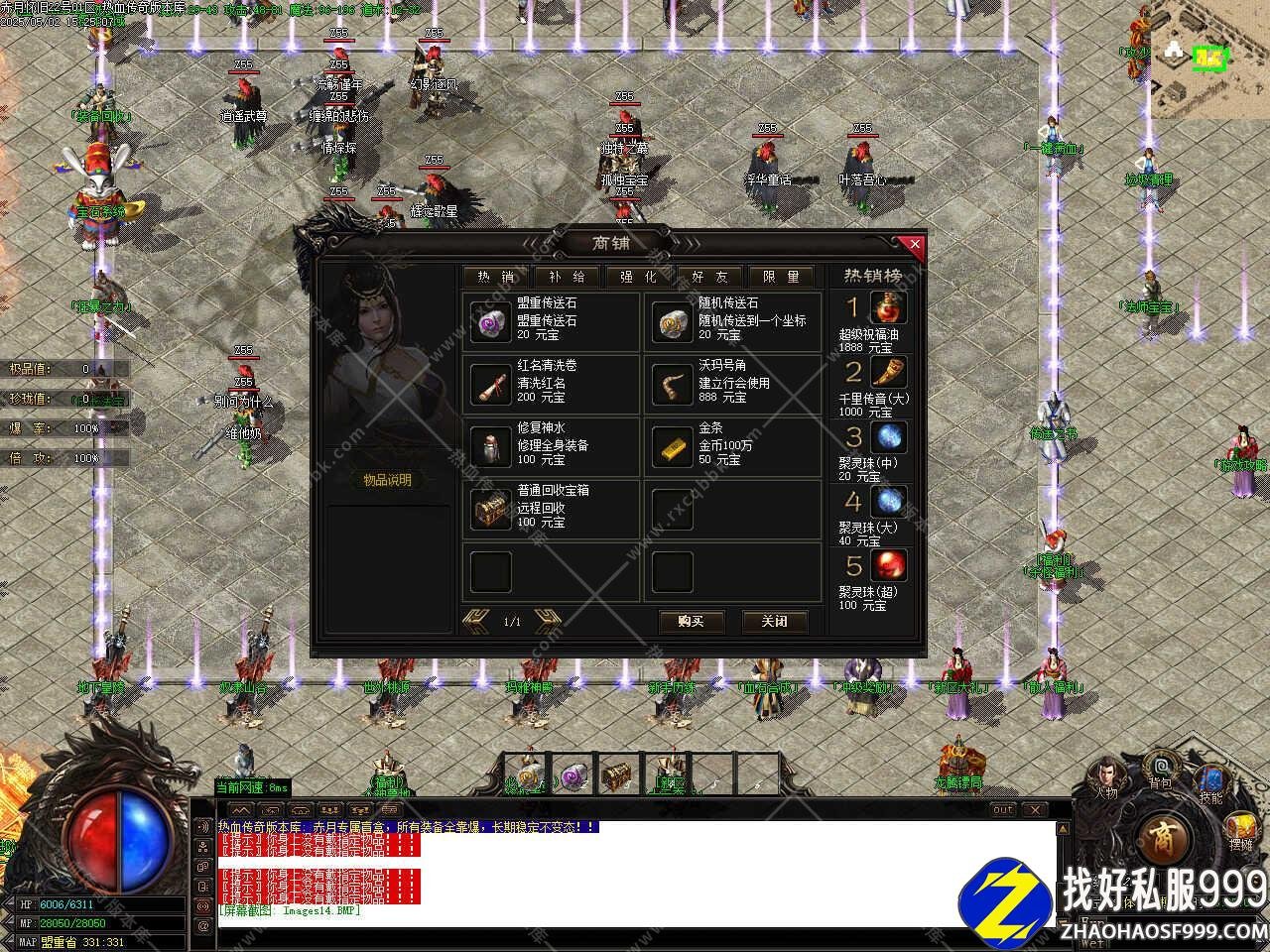Switch to the 好友 friends tab
1270x952 pixels.
(709, 277)
